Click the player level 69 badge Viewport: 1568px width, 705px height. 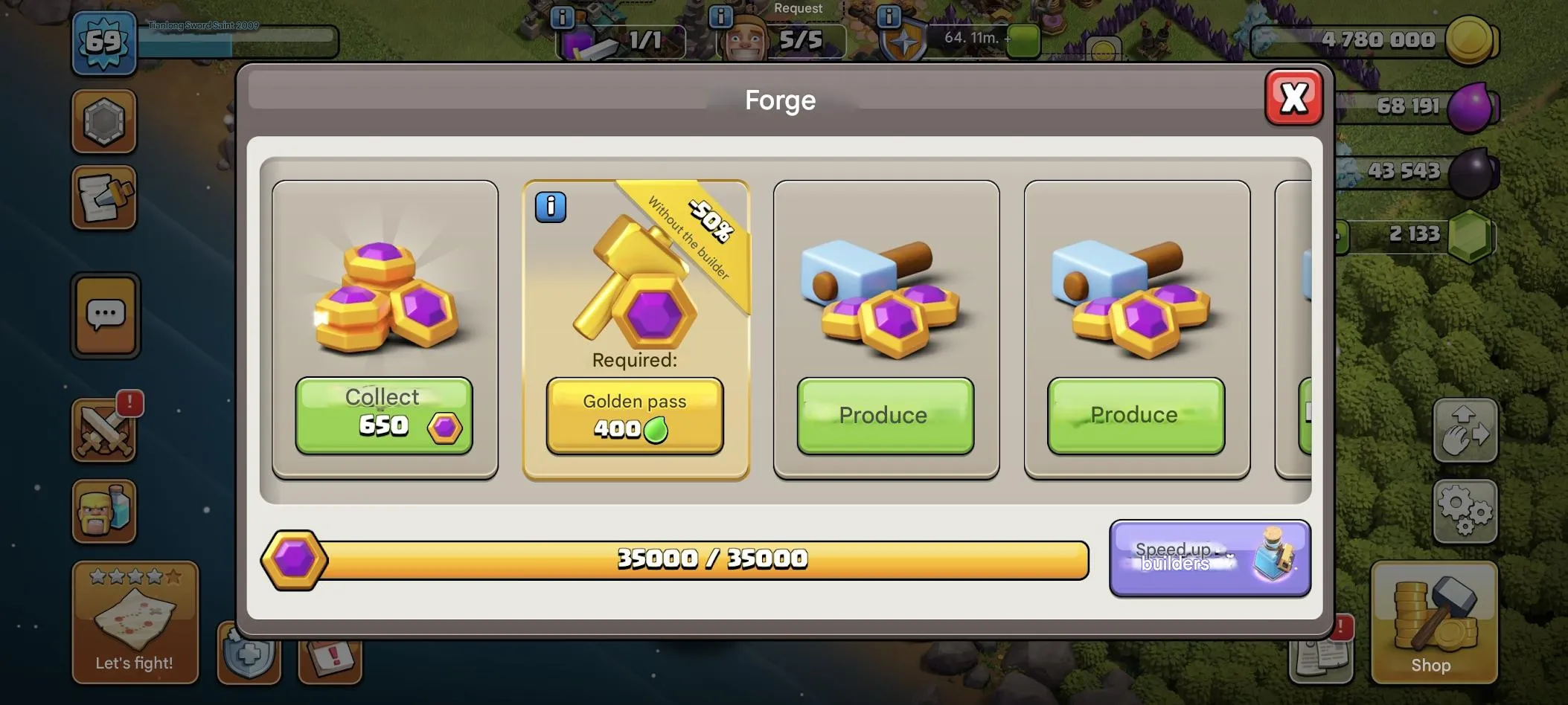pos(104,42)
